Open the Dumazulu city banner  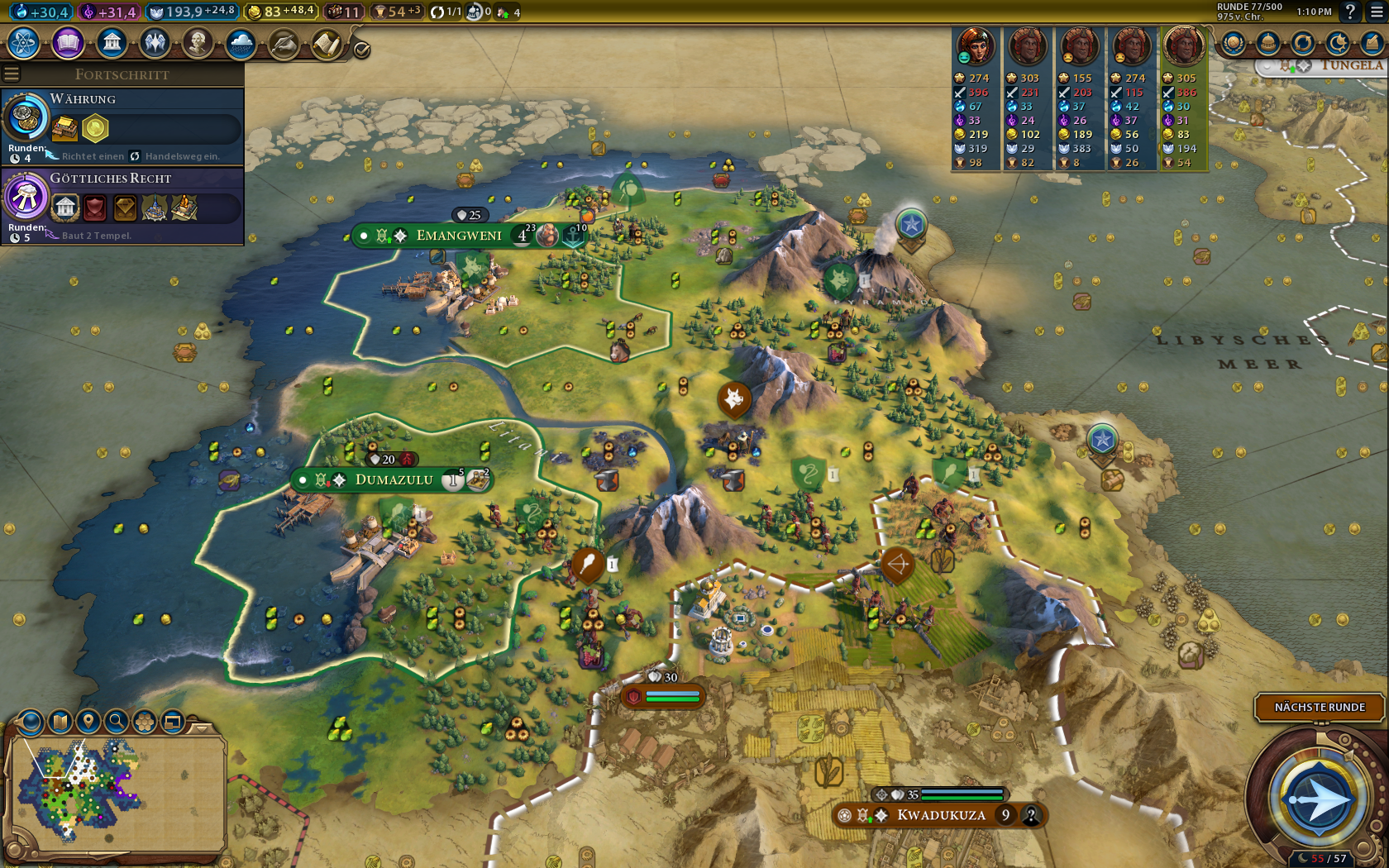pyautogui.click(x=394, y=479)
